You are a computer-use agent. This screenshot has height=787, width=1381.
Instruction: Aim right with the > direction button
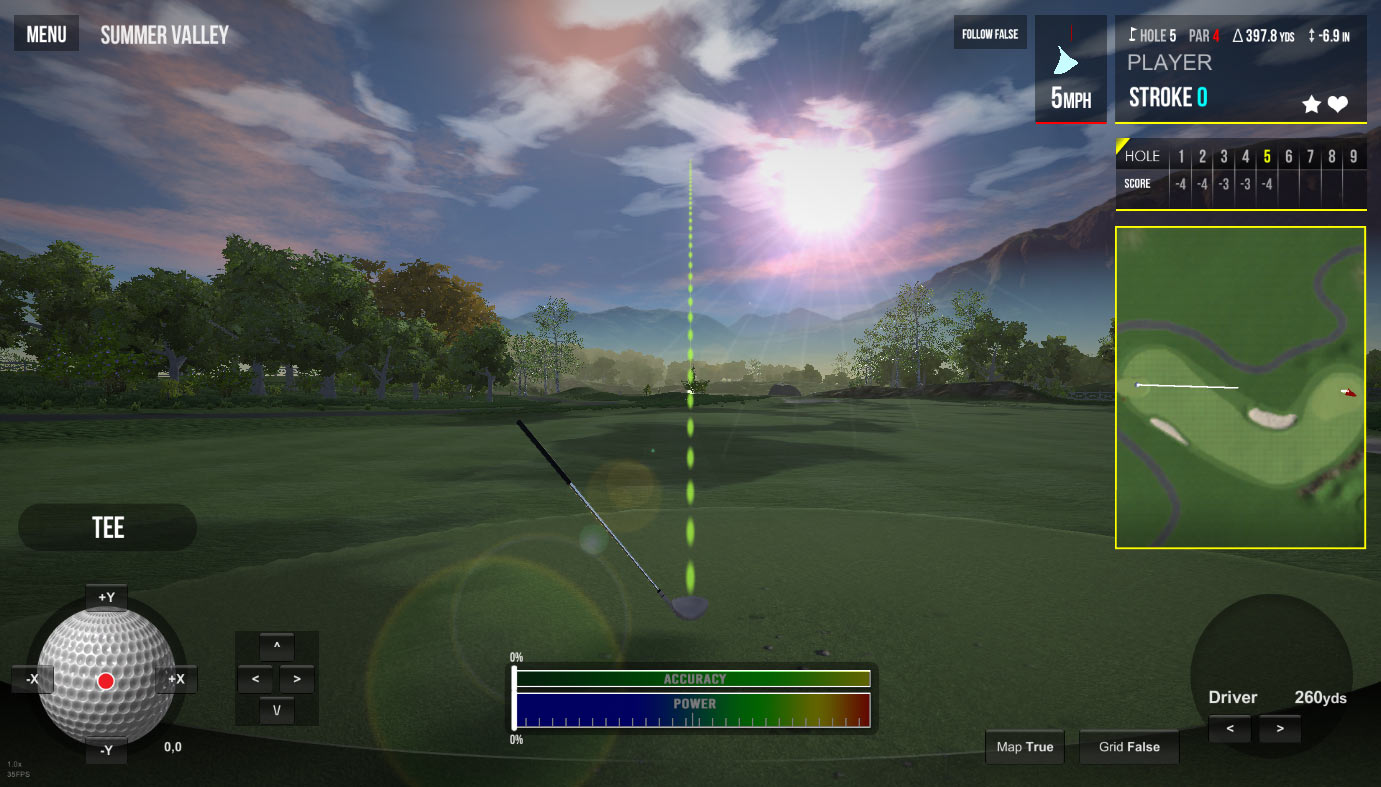point(297,679)
